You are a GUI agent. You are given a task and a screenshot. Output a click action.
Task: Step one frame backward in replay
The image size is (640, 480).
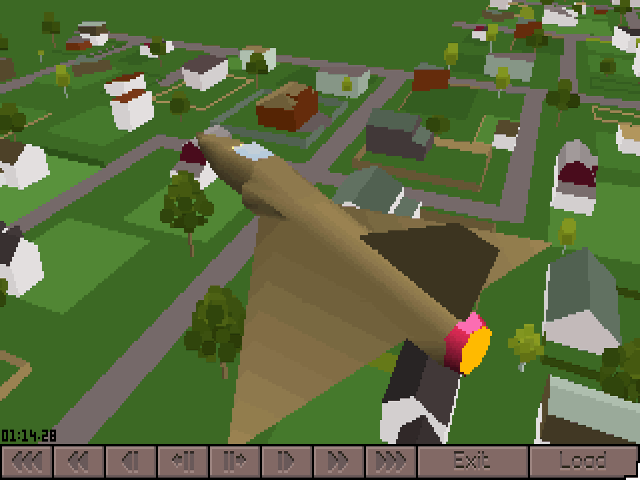(182, 461)
